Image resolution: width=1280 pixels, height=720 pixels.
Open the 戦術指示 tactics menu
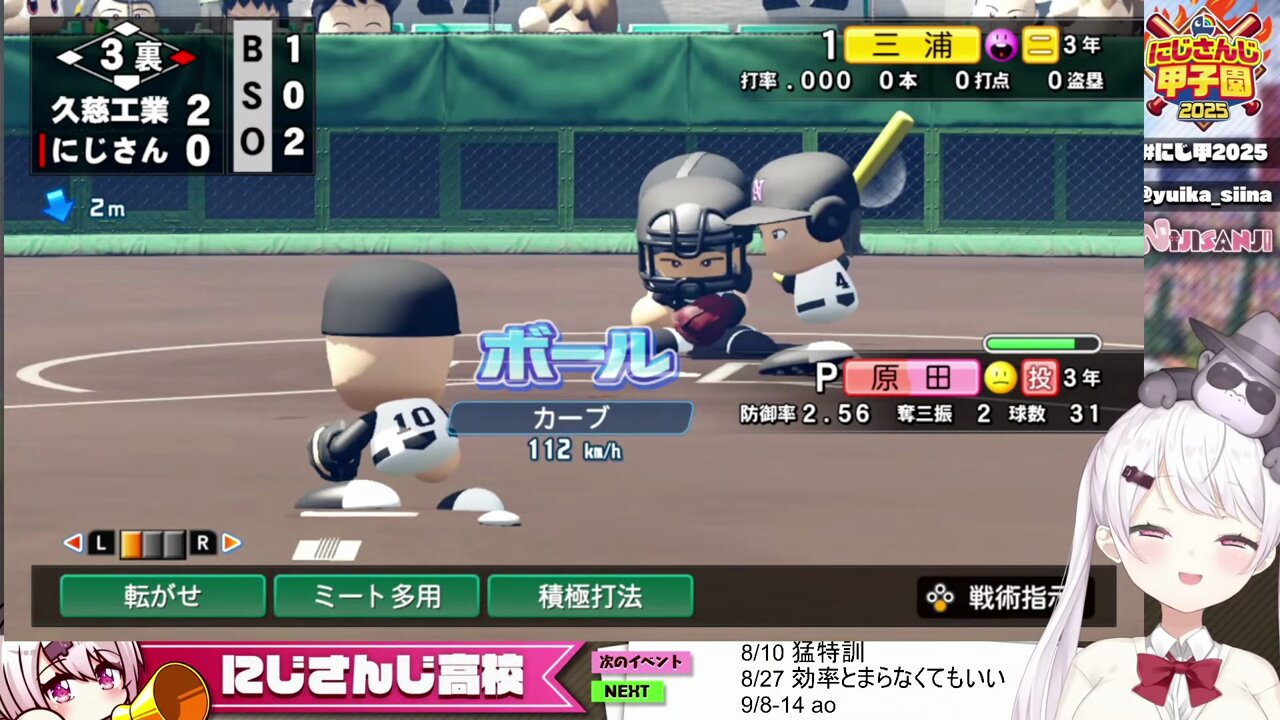click(1012, 593)
